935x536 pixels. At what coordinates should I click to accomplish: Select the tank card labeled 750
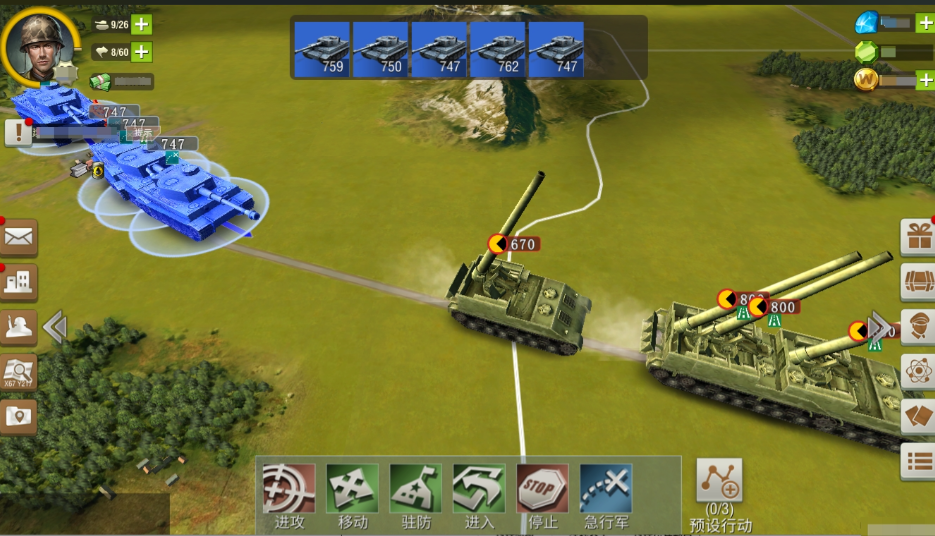(381, 49)
